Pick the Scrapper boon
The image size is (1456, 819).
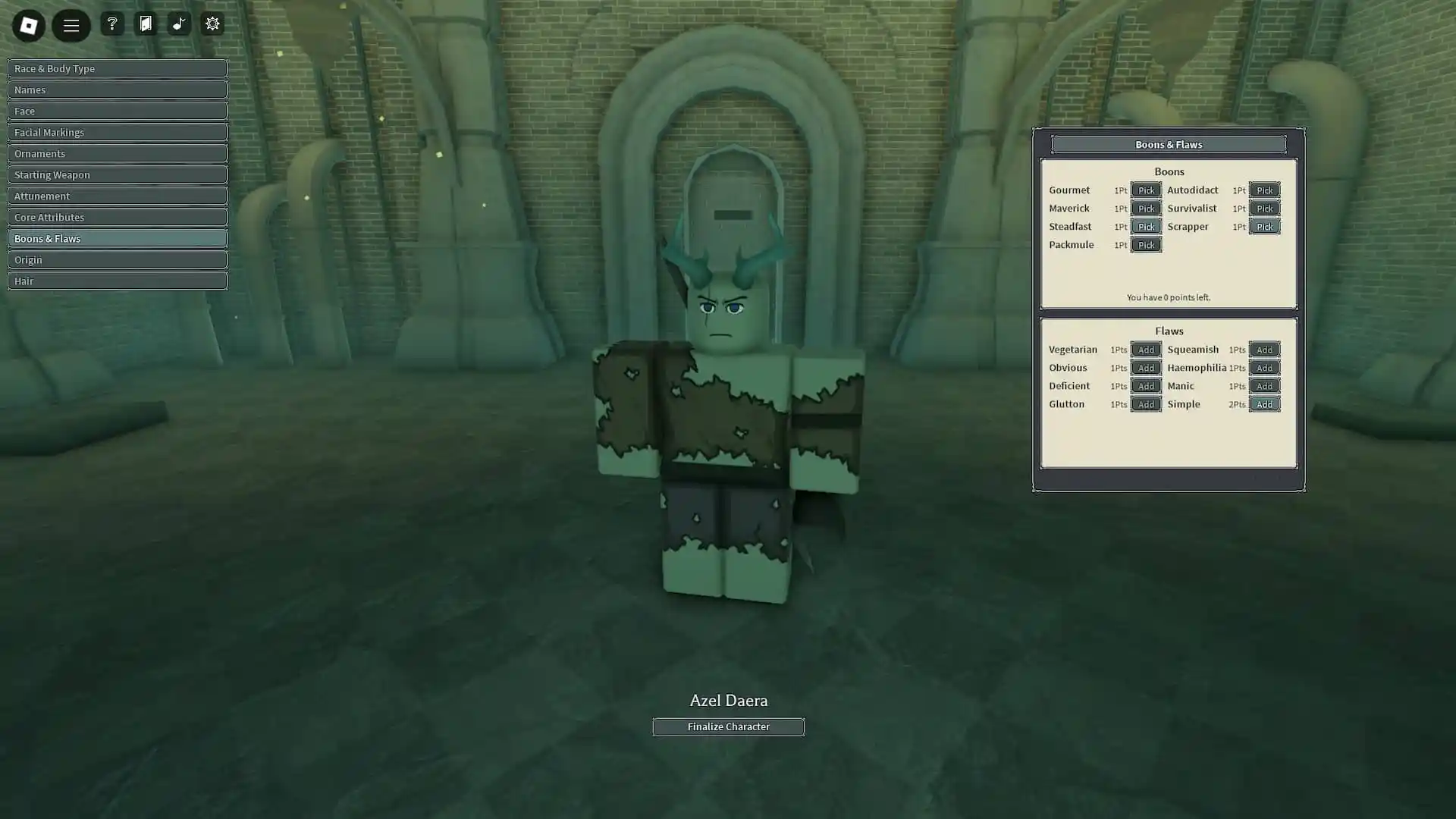point(1264,226)
